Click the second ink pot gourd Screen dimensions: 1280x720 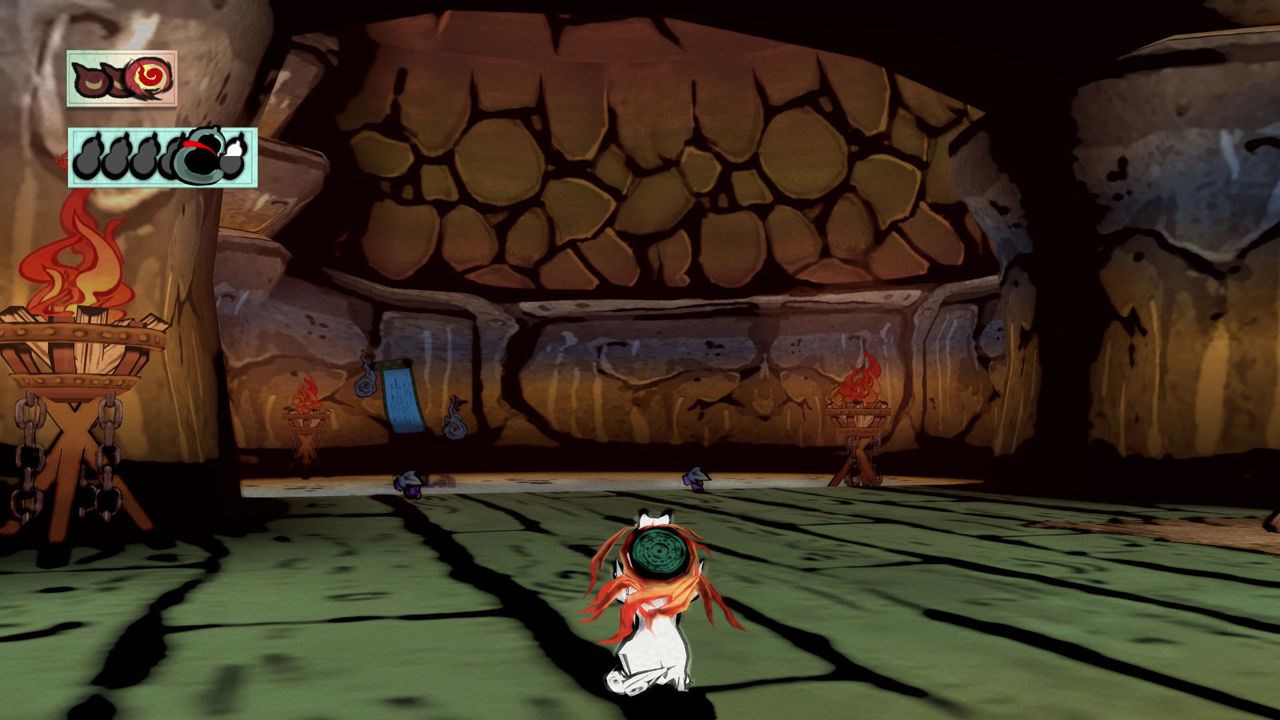(x=116, y=156)
